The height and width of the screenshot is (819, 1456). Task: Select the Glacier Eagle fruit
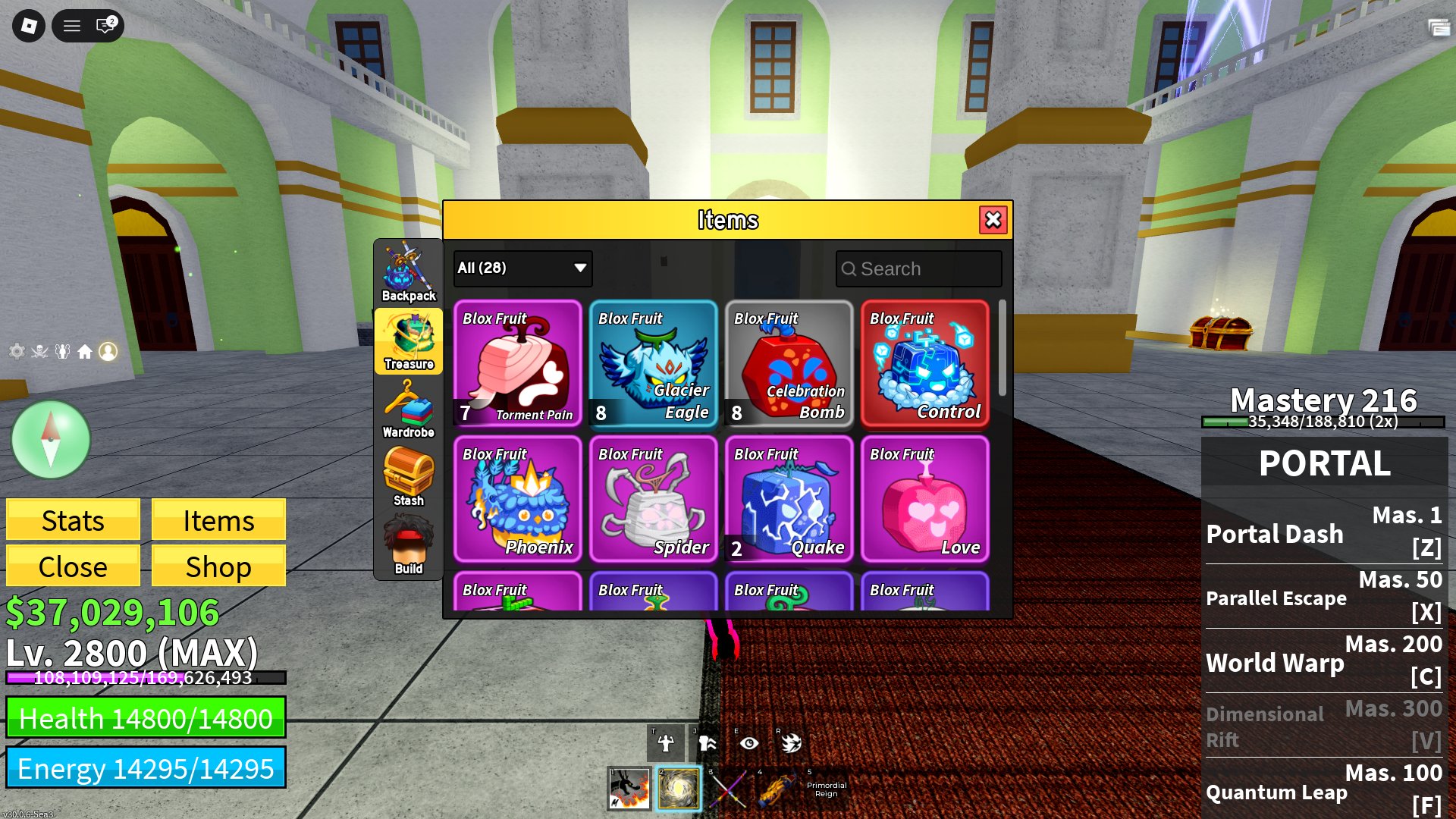click(x=652, y=365)
